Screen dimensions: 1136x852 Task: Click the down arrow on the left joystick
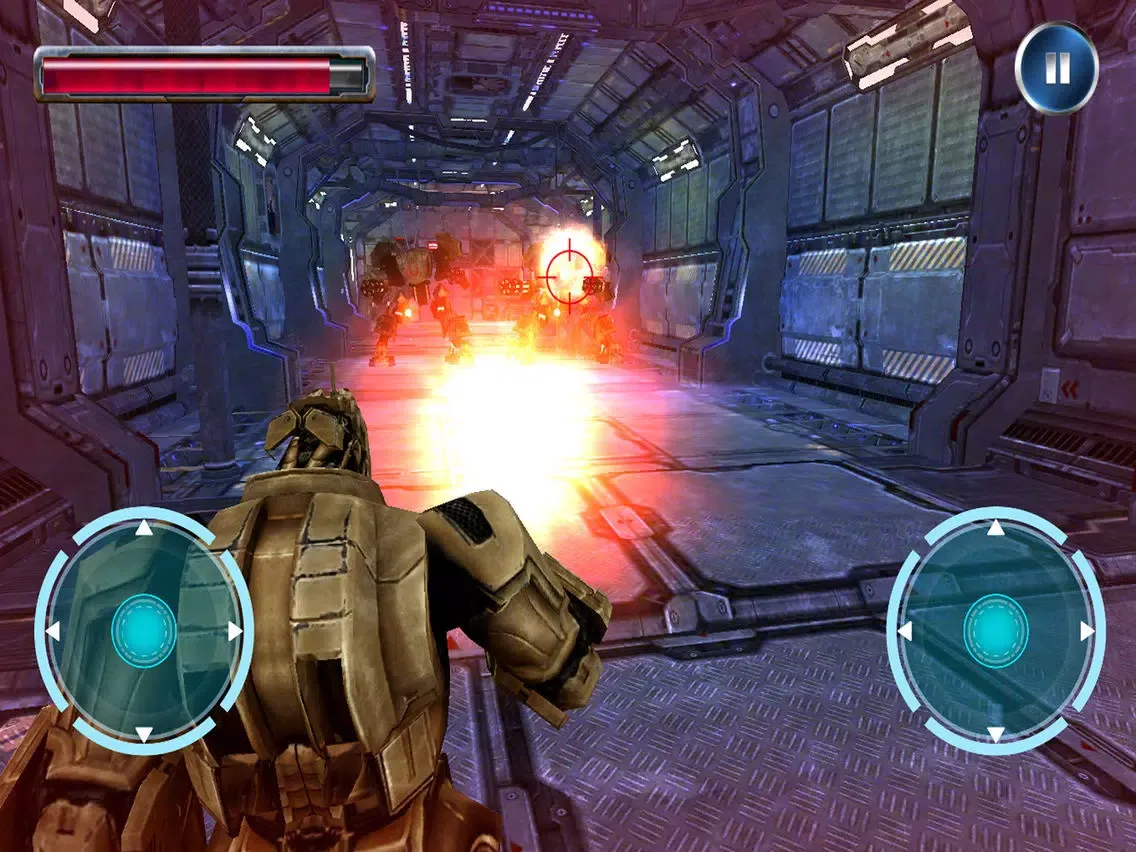click(144, 735)
